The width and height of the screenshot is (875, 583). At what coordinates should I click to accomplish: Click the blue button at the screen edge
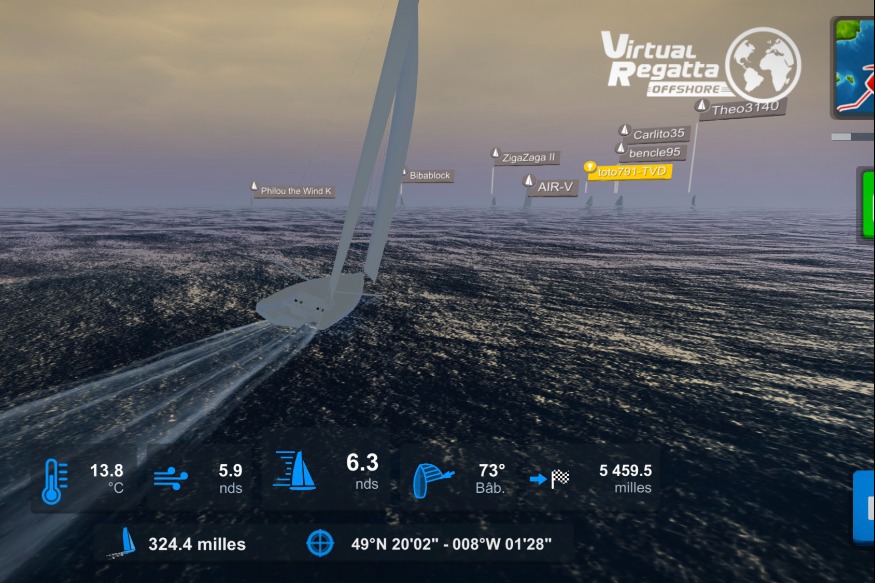coord(865,507)
